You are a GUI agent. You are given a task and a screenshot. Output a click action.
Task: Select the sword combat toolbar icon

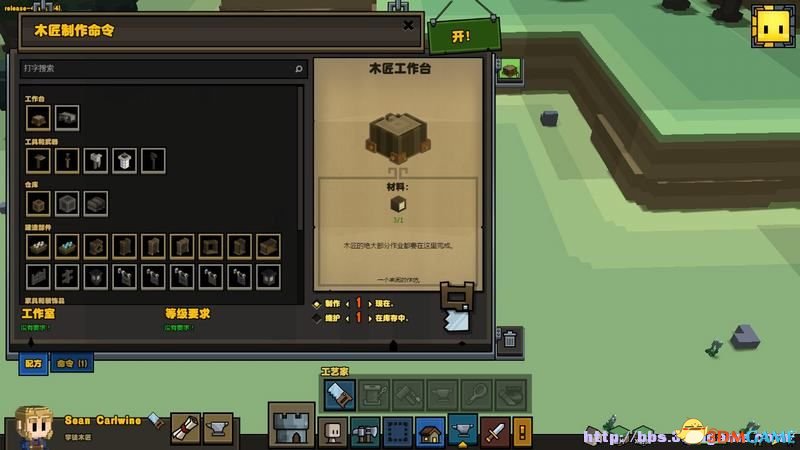(496, 431)
